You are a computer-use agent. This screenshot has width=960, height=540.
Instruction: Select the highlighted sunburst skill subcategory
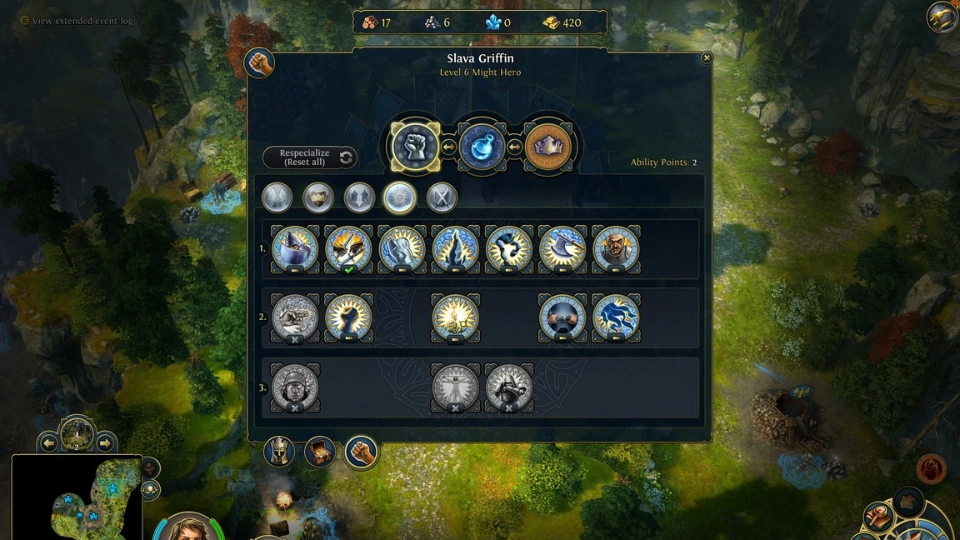[400, 197]
